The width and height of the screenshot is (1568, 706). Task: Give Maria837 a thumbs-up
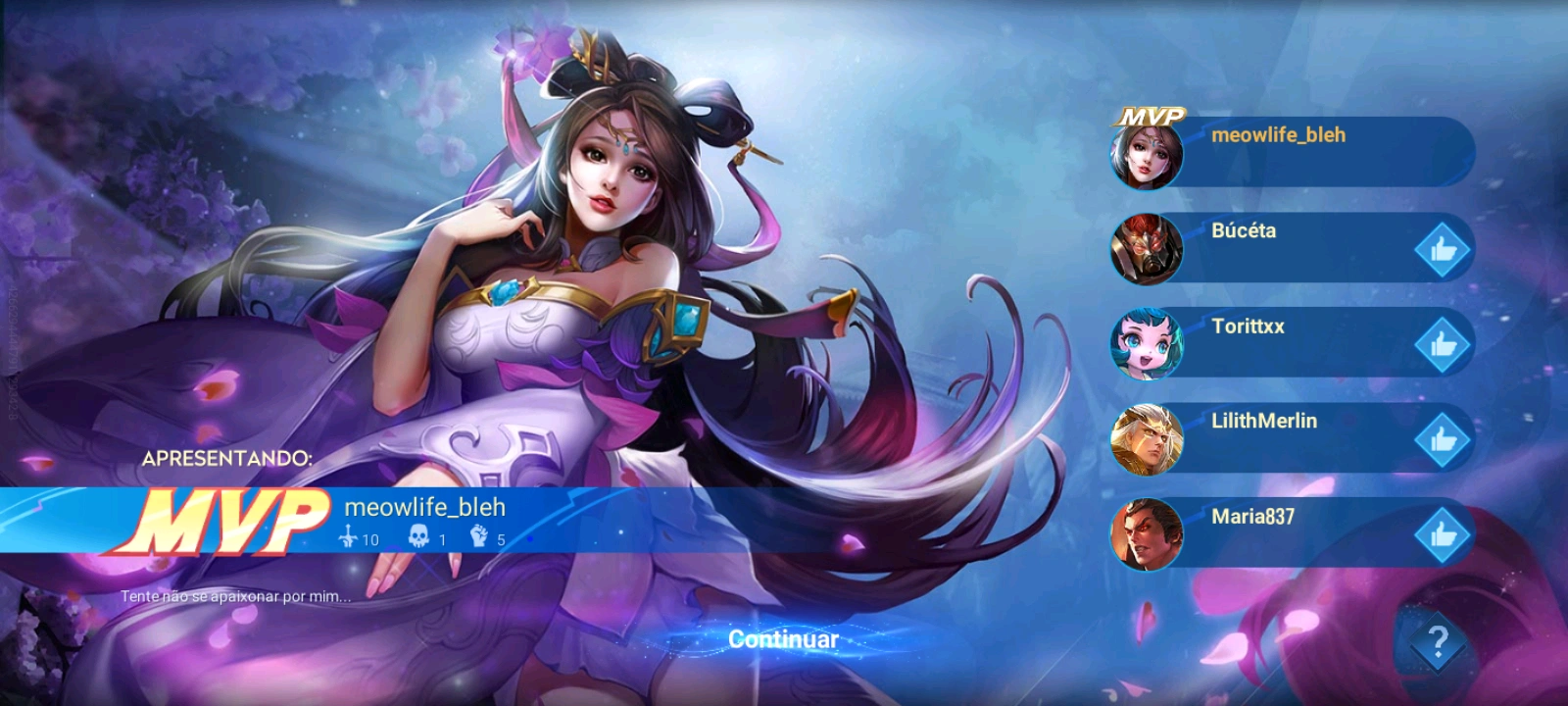(1442, 534)
